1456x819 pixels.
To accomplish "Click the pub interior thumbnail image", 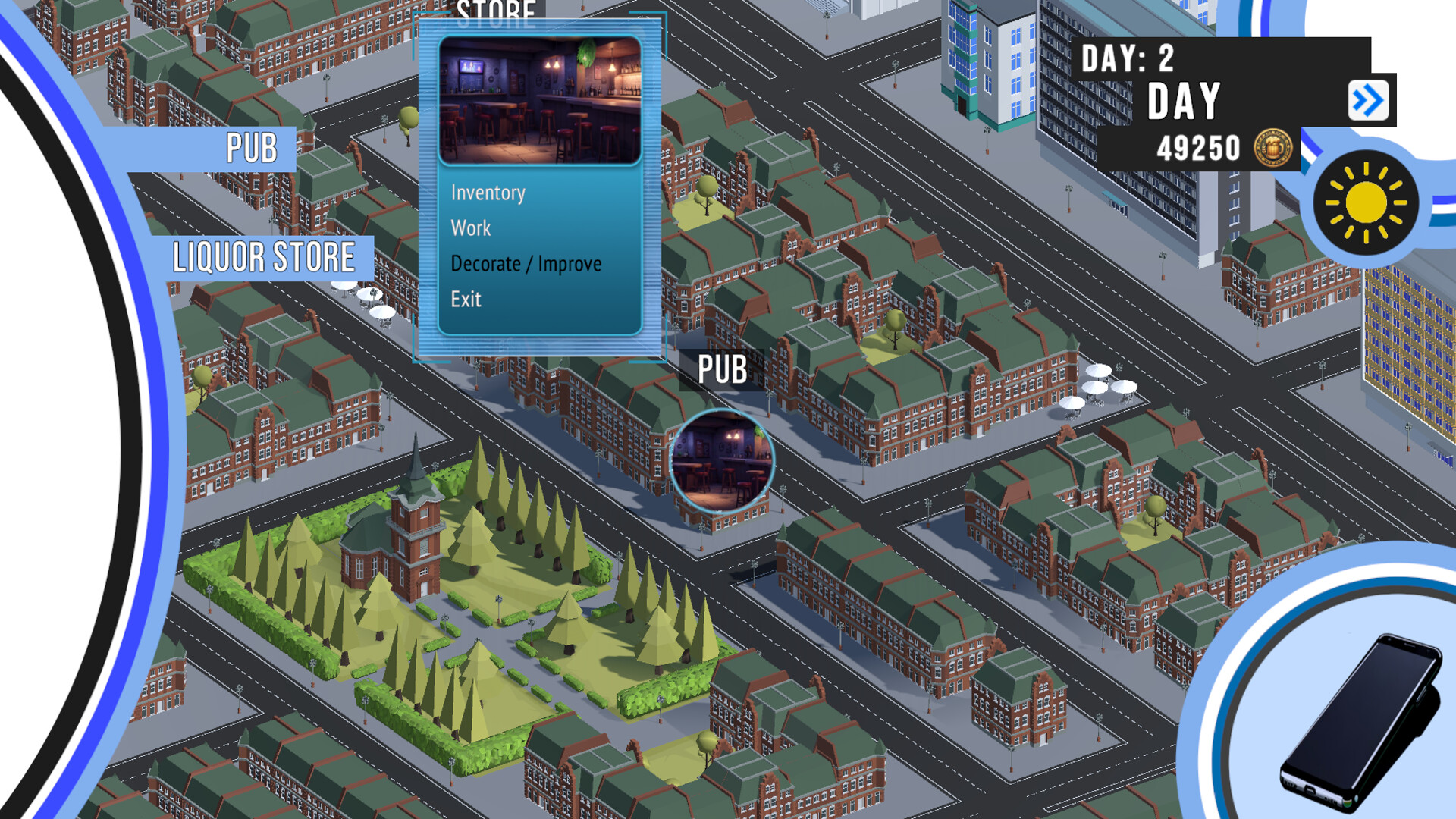I will pos(540,100).
